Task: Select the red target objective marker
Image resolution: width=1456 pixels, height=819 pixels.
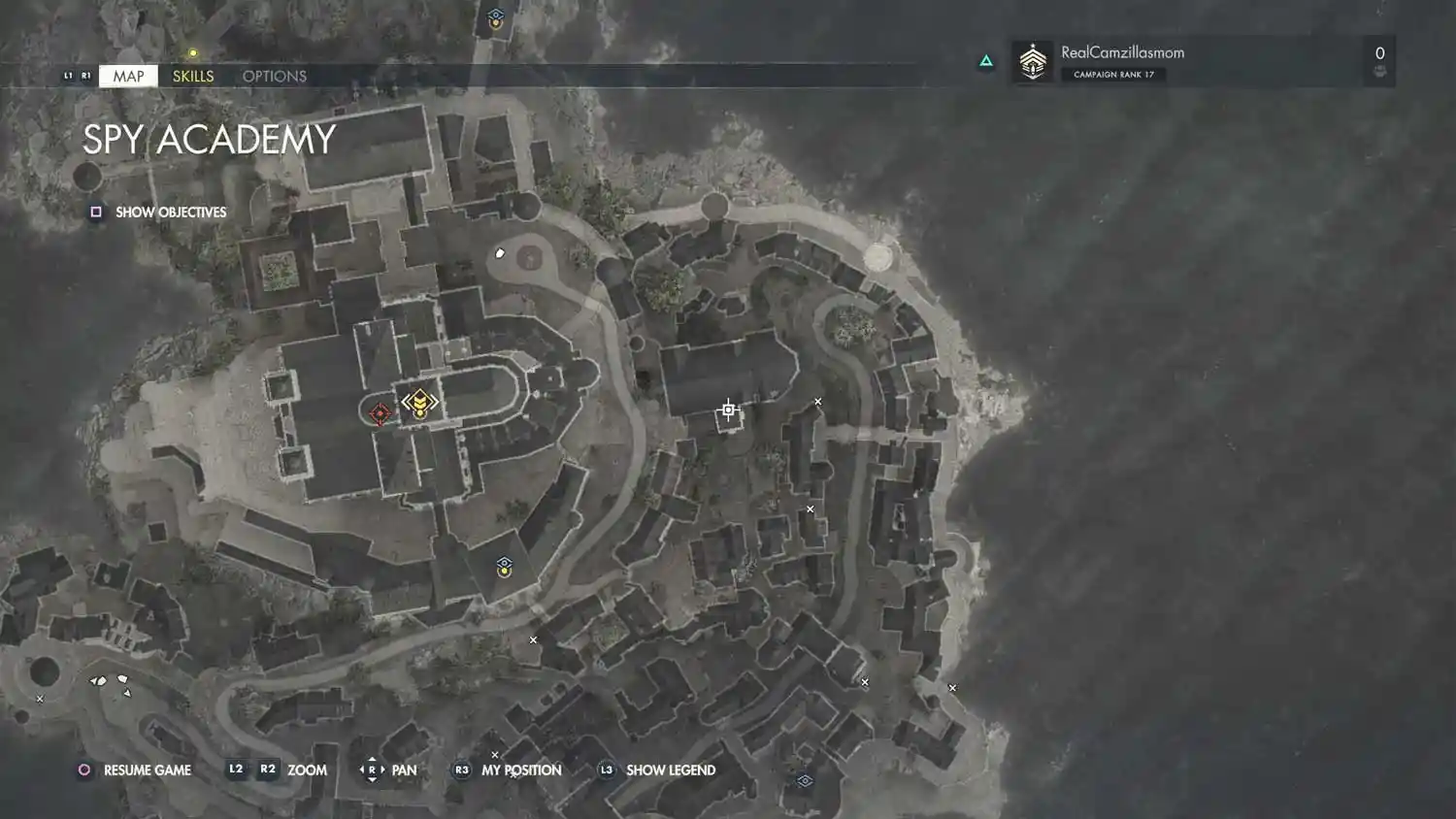Action: pyautogui.click(x=380, y=413)
